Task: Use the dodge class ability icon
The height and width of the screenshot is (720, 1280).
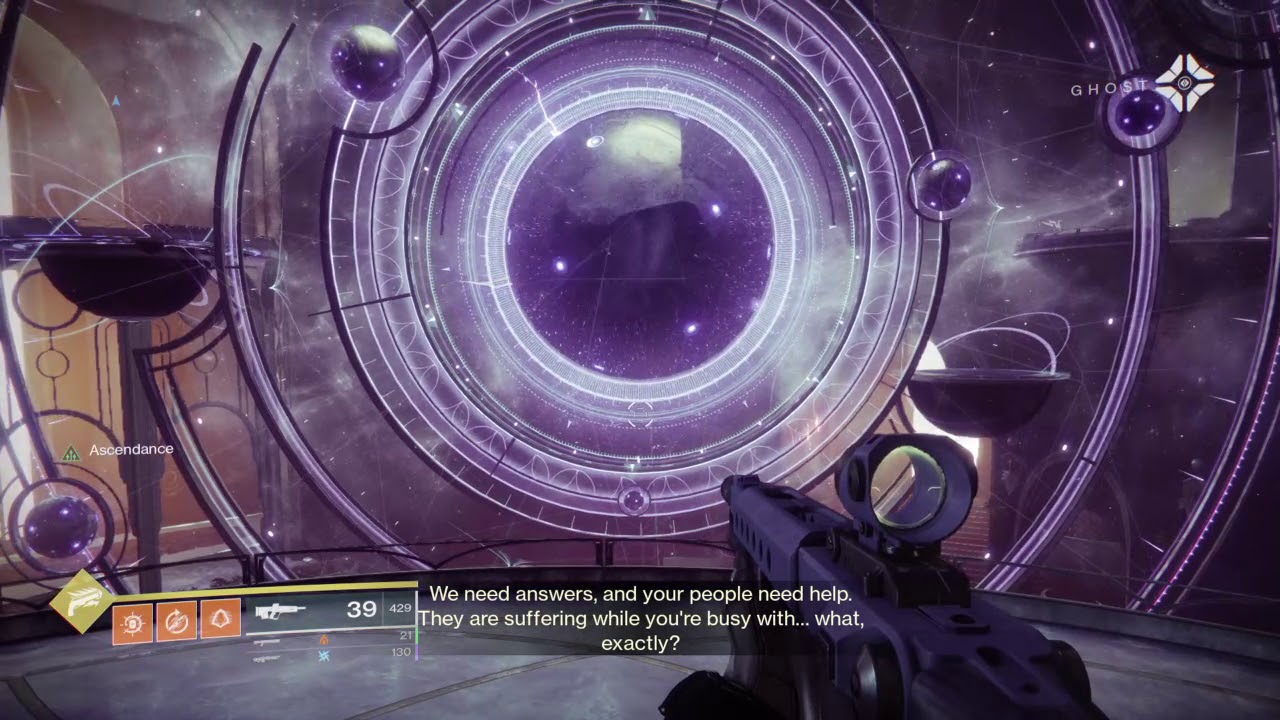Action: (177, 622)
